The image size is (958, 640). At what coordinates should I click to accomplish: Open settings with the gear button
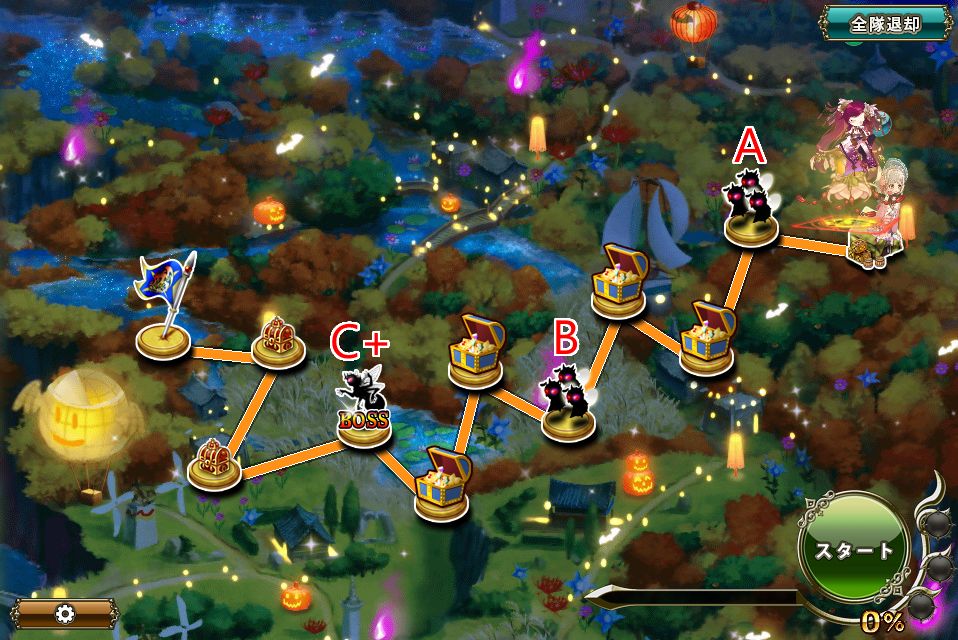point(66,613)
